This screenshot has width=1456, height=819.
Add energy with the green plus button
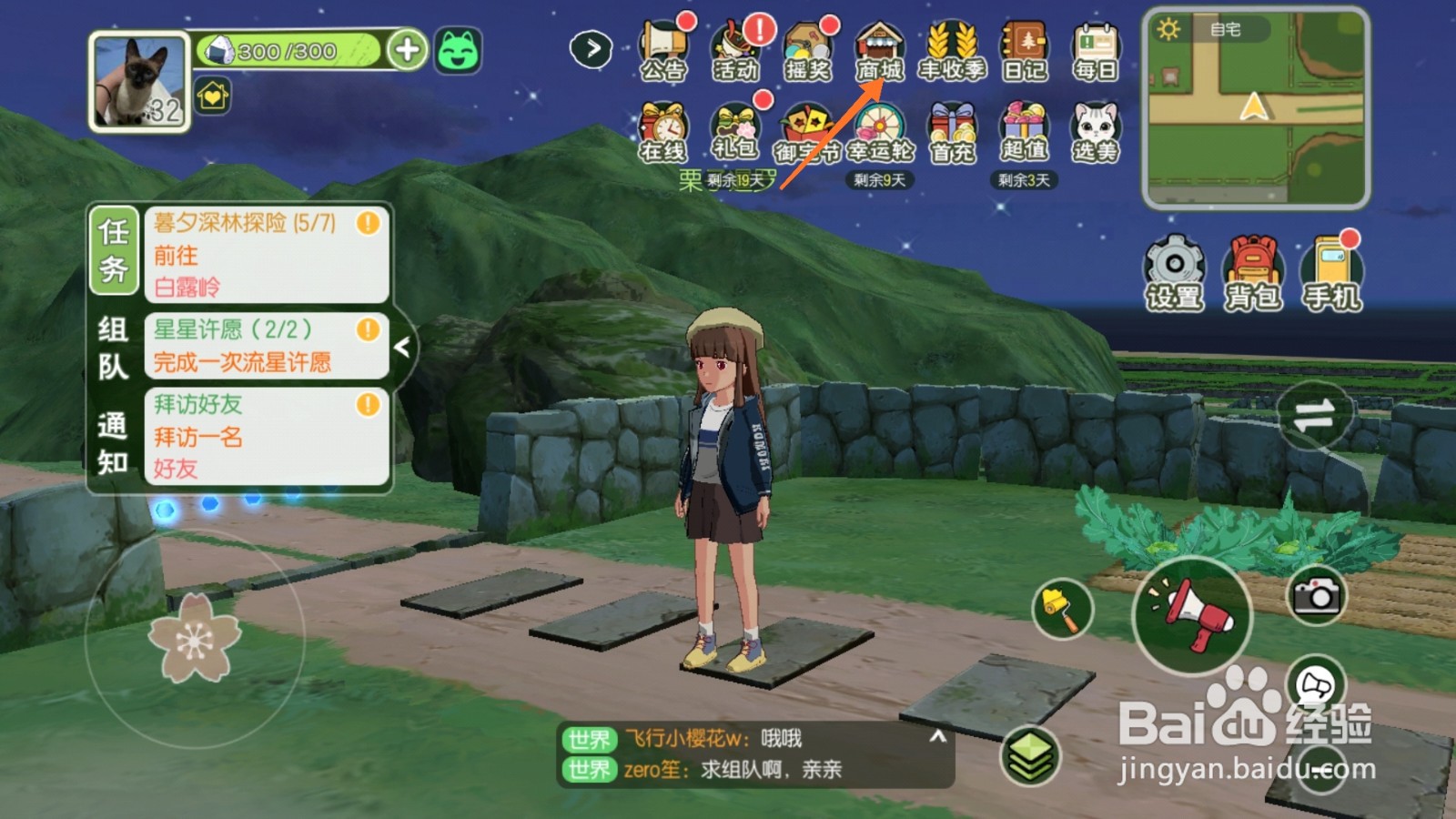pyautogui.click(x=407, y=50)
